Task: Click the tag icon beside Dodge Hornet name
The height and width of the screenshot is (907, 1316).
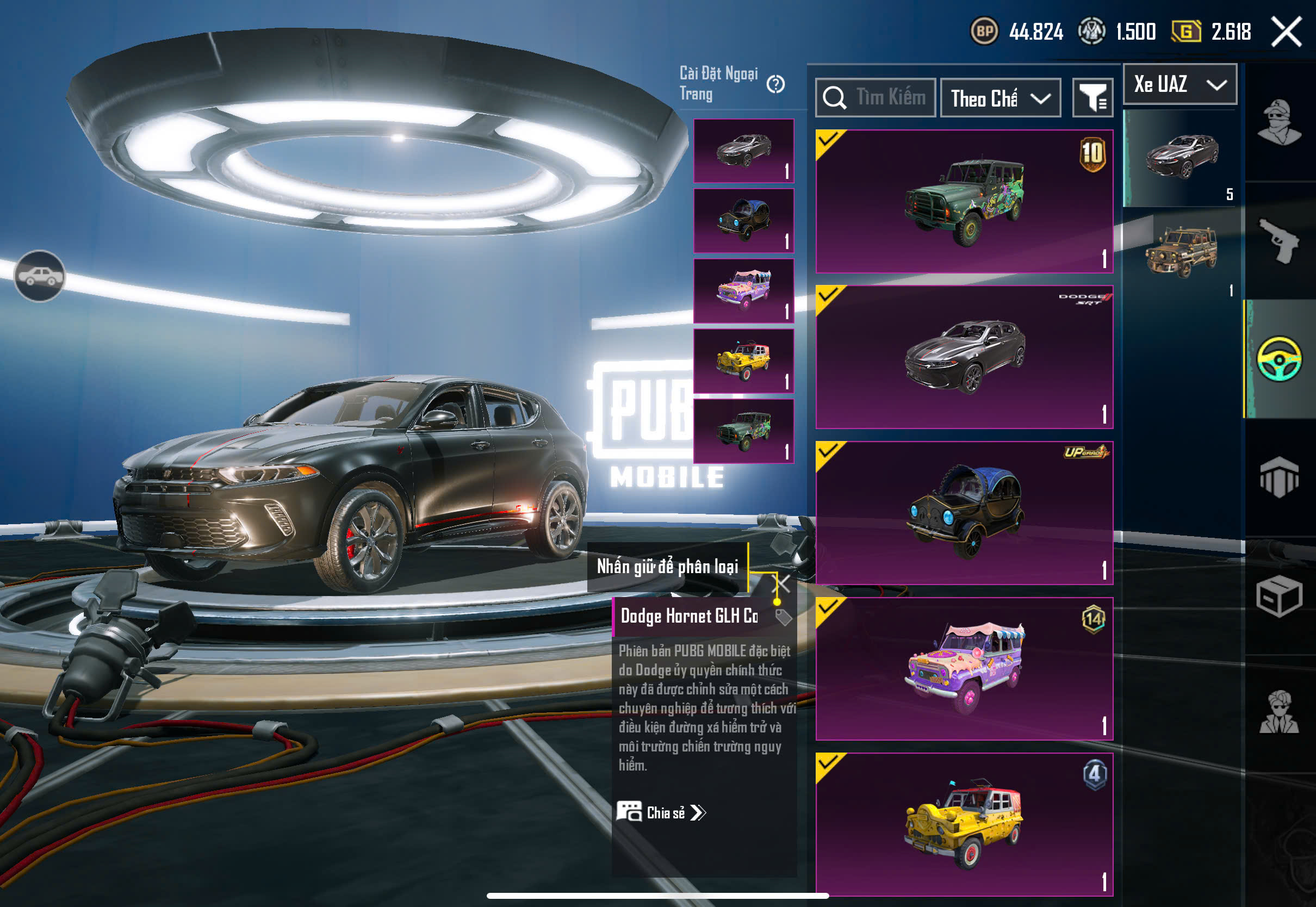Action: point(784,617)
